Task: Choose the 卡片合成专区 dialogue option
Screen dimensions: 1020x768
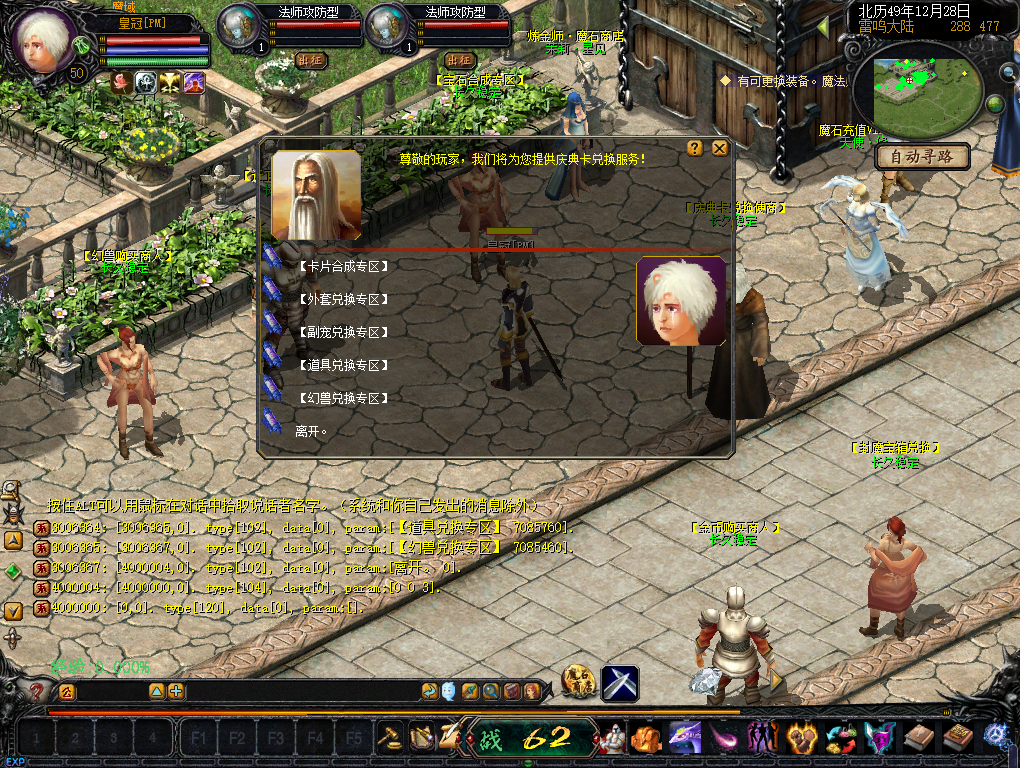Action: tap(342, 266)
